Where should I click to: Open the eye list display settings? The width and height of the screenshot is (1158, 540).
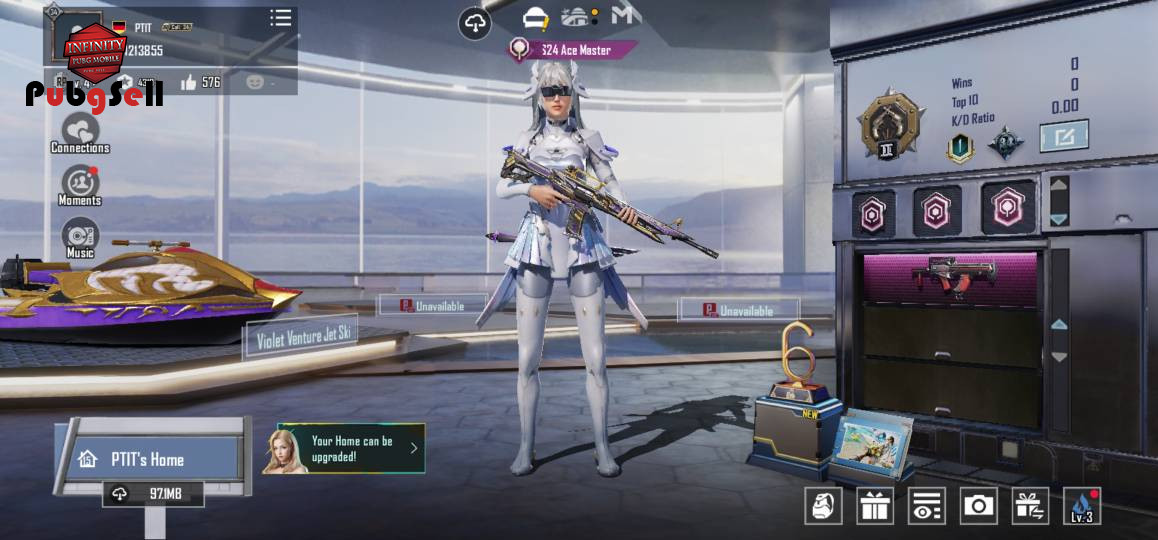click(927, 506)
